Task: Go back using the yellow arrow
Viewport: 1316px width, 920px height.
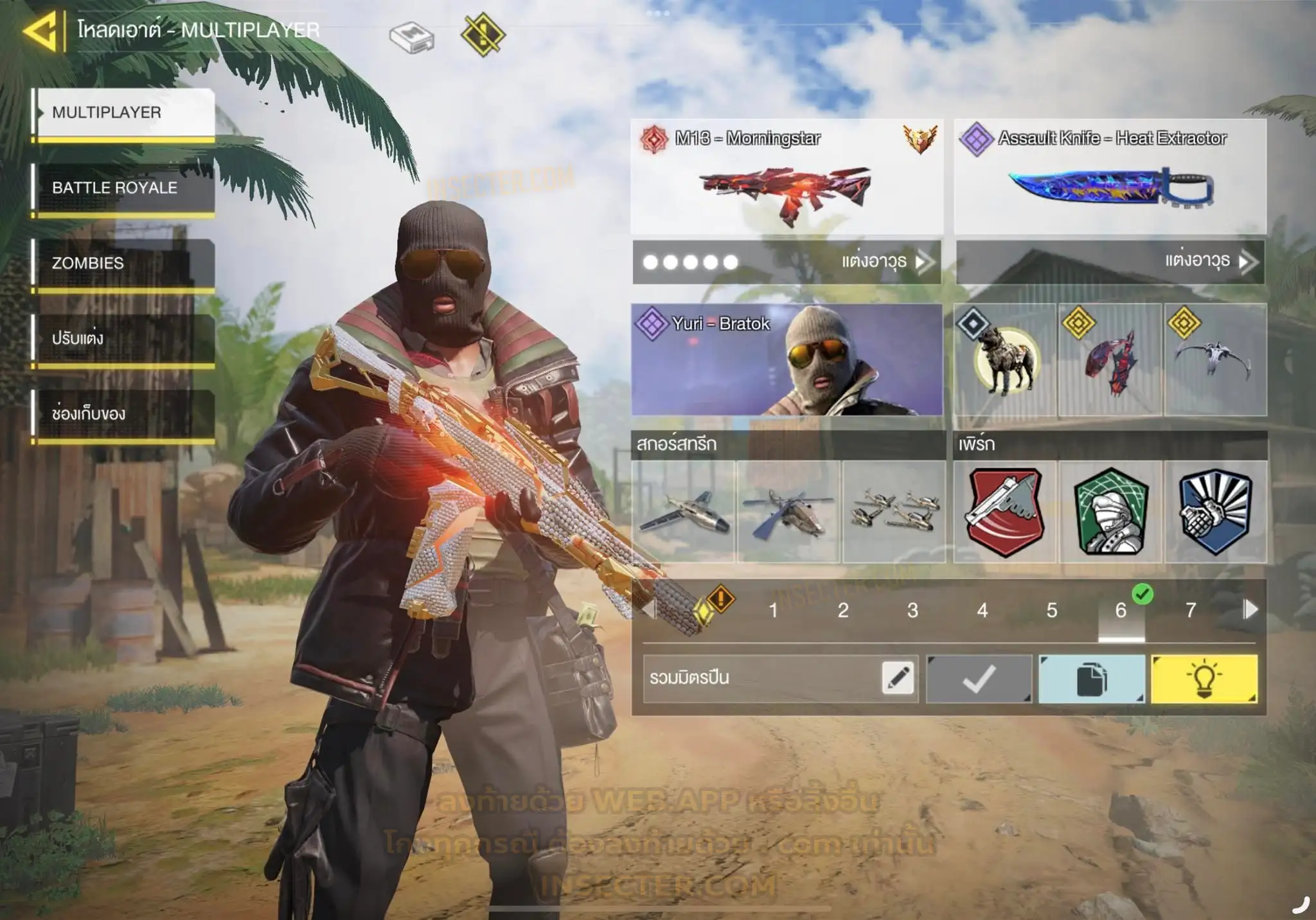Action: tap(42, 30)
